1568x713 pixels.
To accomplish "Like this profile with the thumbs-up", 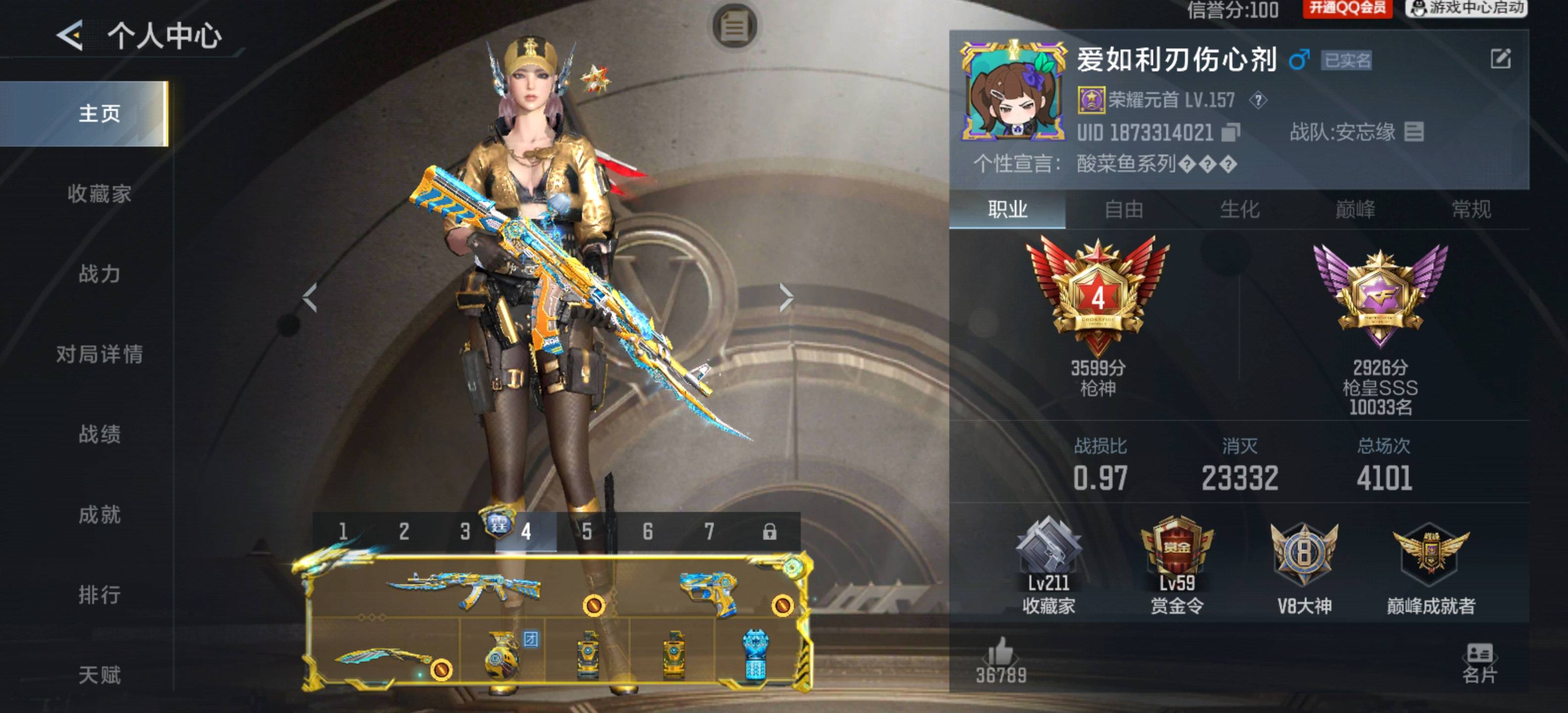I will point(1001,653).
